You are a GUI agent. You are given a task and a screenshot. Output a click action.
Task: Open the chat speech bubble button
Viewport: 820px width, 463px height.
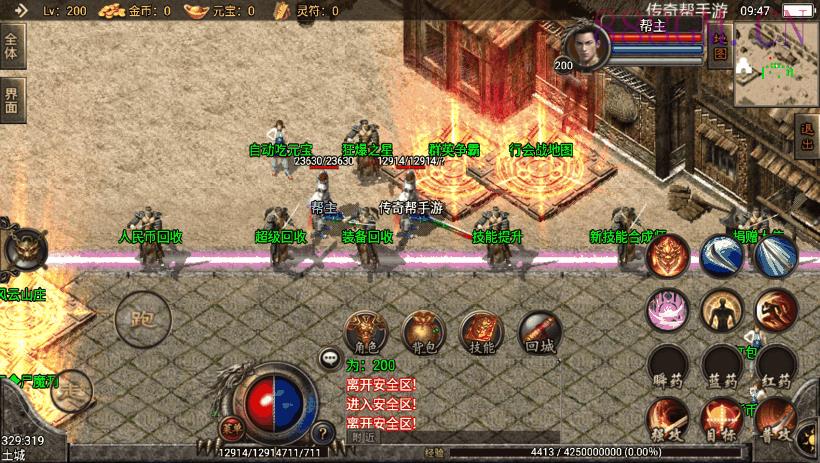pos(328,357)
